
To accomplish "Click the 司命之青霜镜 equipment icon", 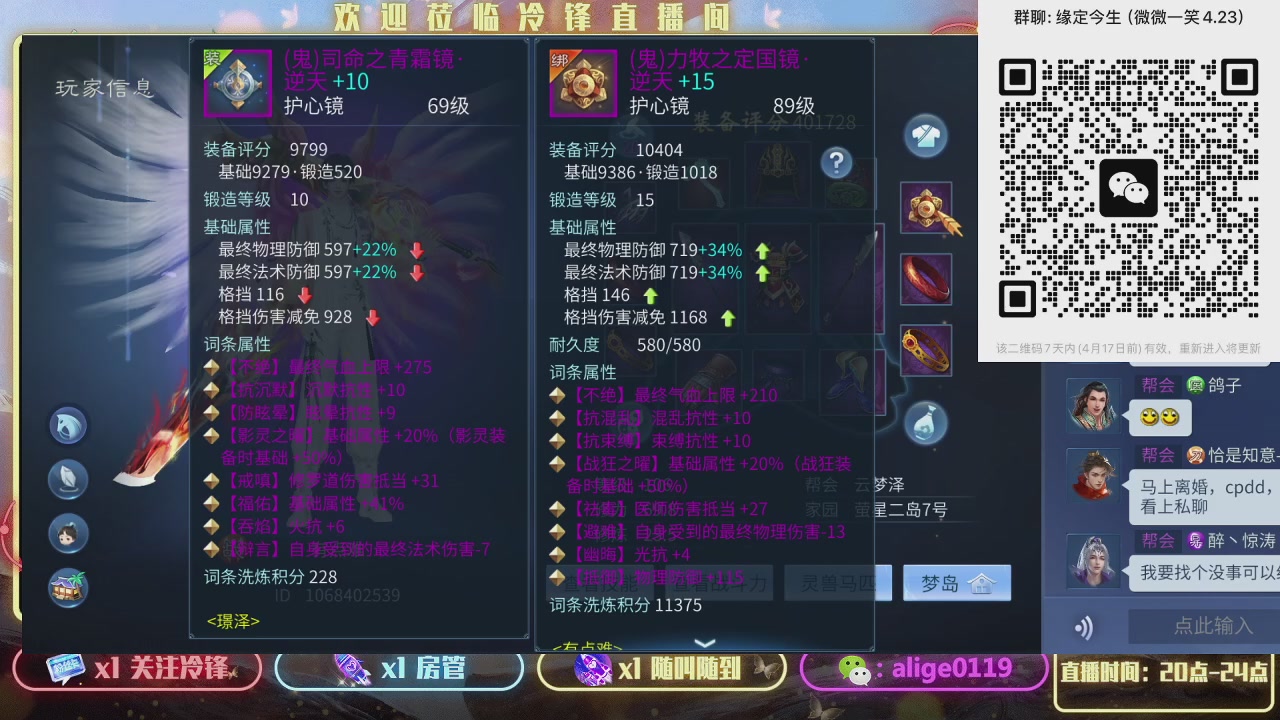I will click(237, 82).
